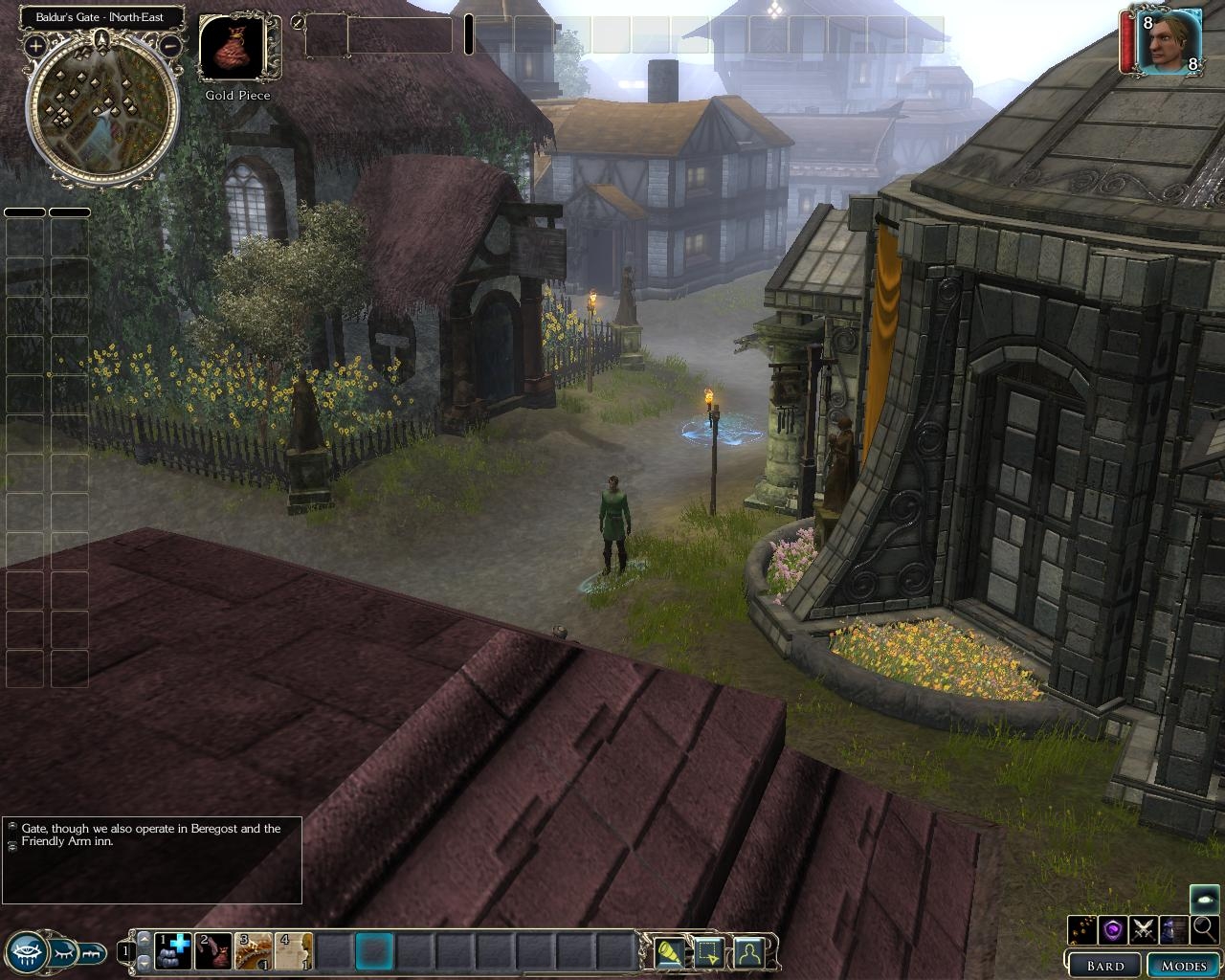Zoom in the minimap with the plus button
The width and height of the screenshot is (1225, 980).
pyautogui.click(x=35, y=45)
